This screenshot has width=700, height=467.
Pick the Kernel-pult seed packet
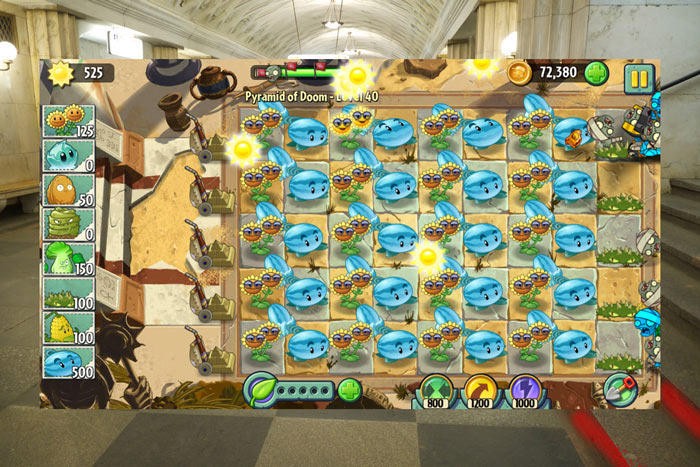click(x=68, y=326)
